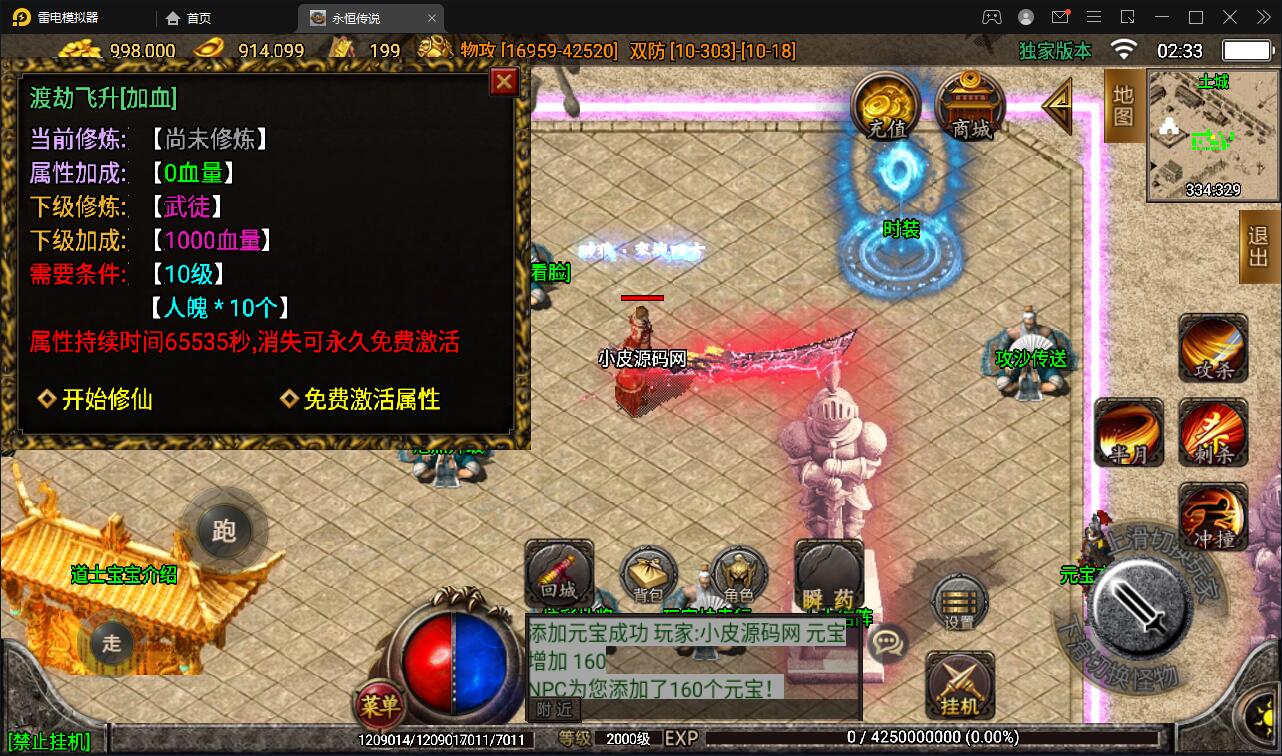Open the 商城 shop

click(970, 105)
